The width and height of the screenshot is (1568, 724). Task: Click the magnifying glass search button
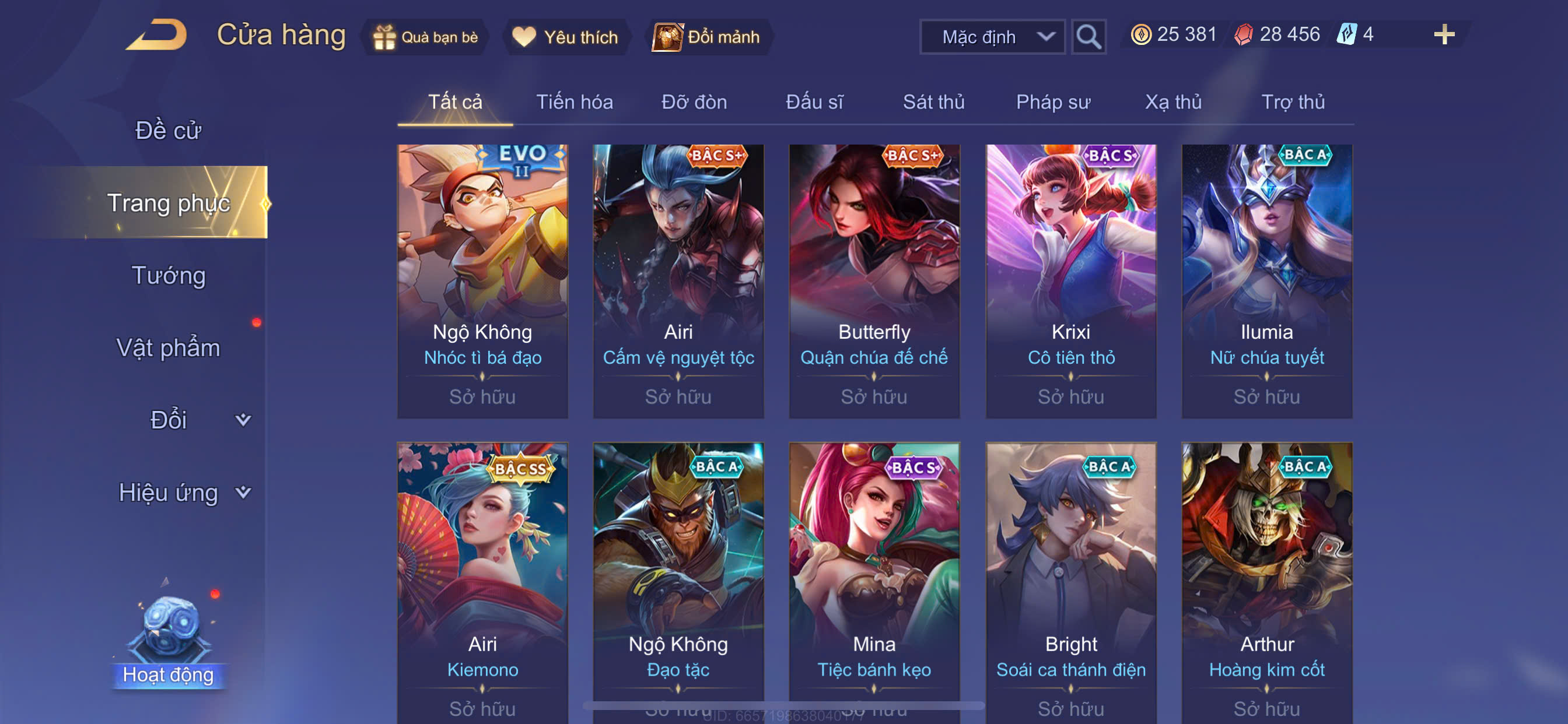pyautogui.click(x=1088, y=37)
